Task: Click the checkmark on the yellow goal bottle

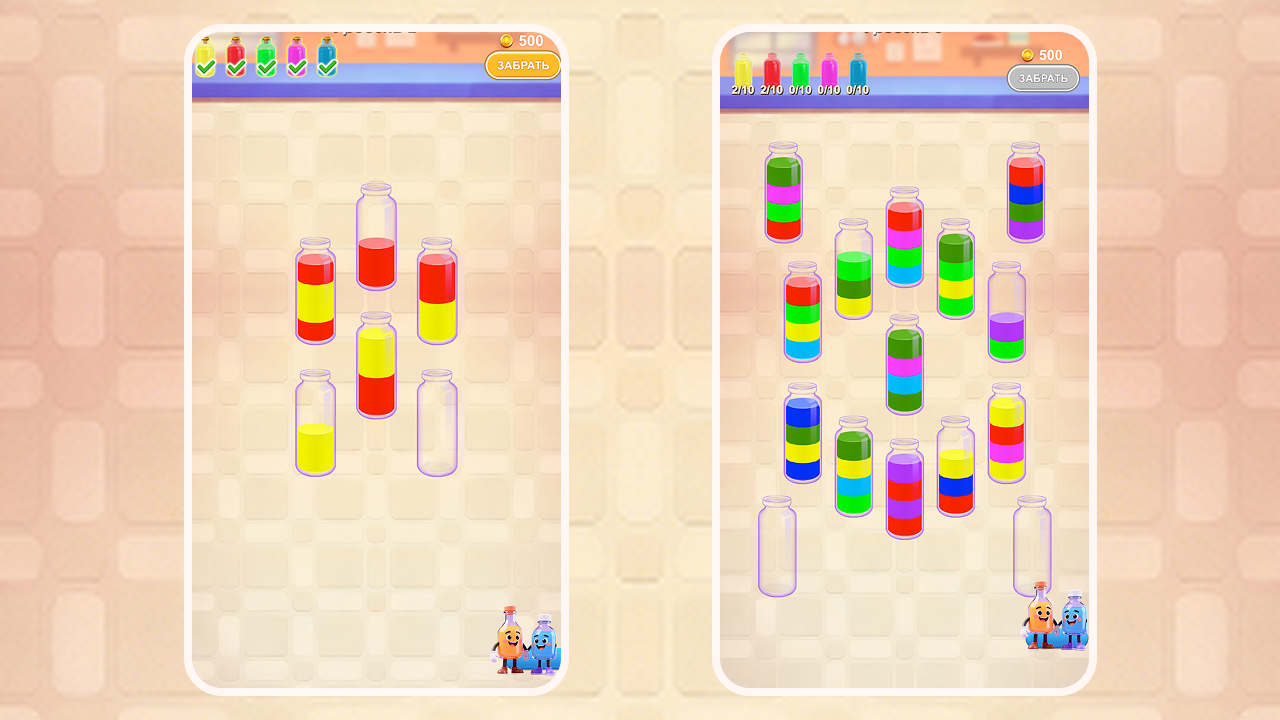Action: [x=207, y=66]
